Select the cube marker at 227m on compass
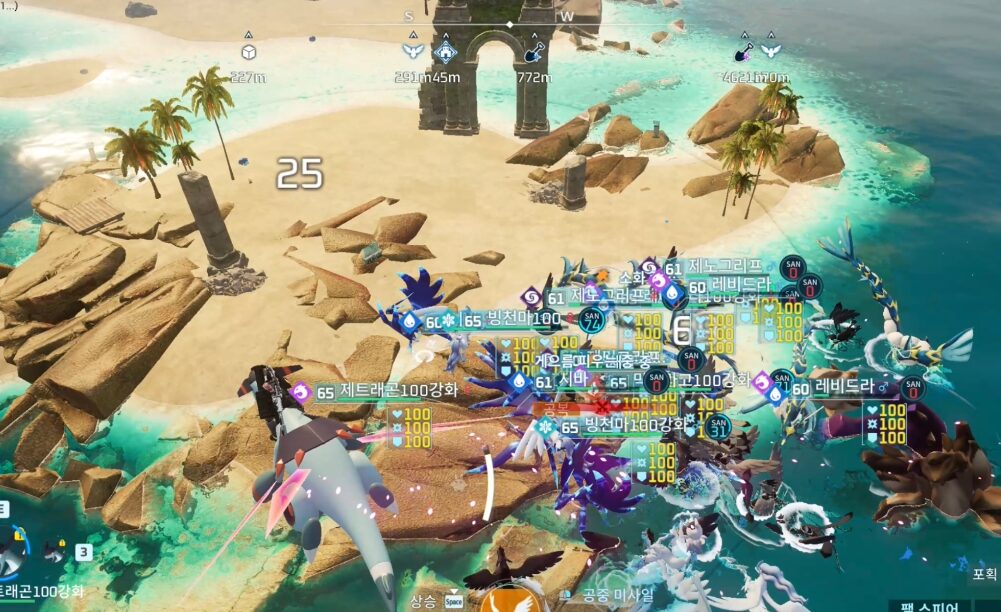The height and width of the screenshot is (612, 1001). click(248, 53)
